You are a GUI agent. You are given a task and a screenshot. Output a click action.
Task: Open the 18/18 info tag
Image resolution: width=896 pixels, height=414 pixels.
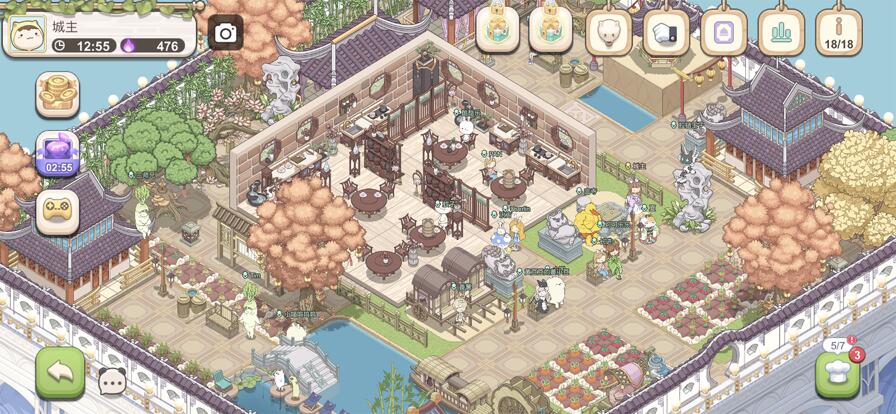tap(838, 32)
